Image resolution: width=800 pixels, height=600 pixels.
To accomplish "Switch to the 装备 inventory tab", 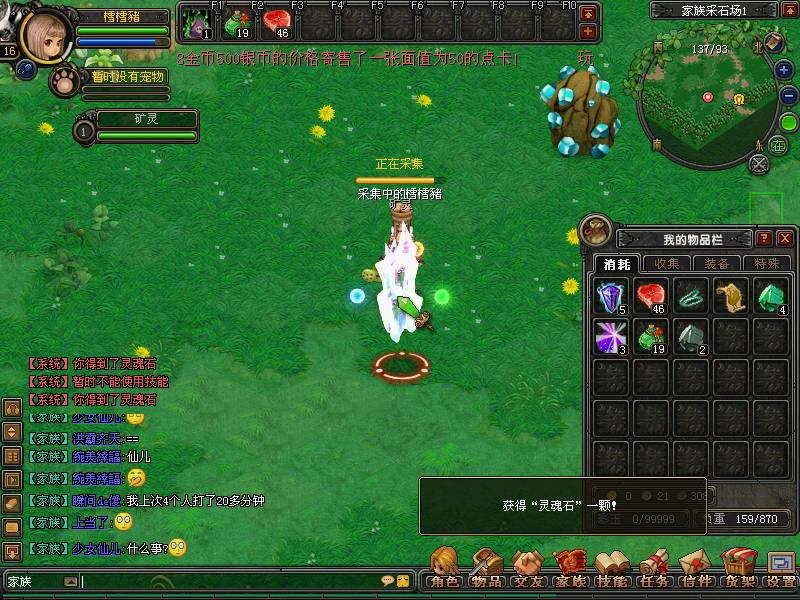I will [716, 264].
